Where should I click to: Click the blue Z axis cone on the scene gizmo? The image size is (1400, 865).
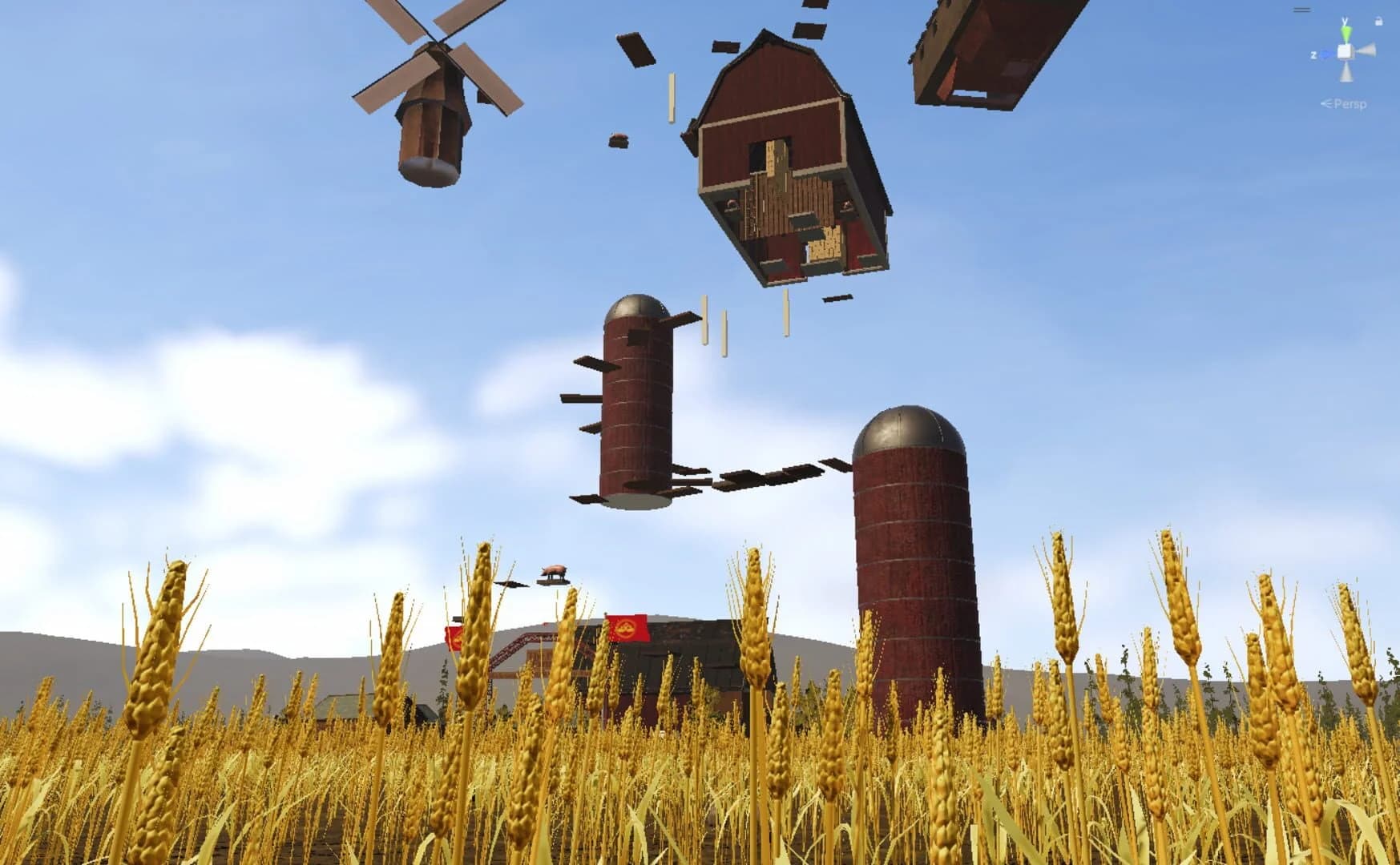coord(1326,53)
